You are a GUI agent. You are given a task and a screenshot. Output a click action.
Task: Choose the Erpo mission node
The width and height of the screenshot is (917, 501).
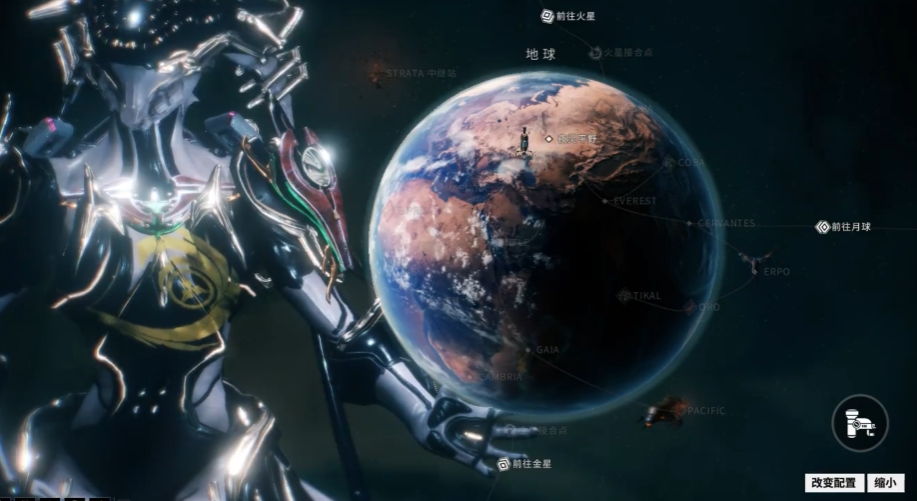pyautogui.click(x=755, y=261)
